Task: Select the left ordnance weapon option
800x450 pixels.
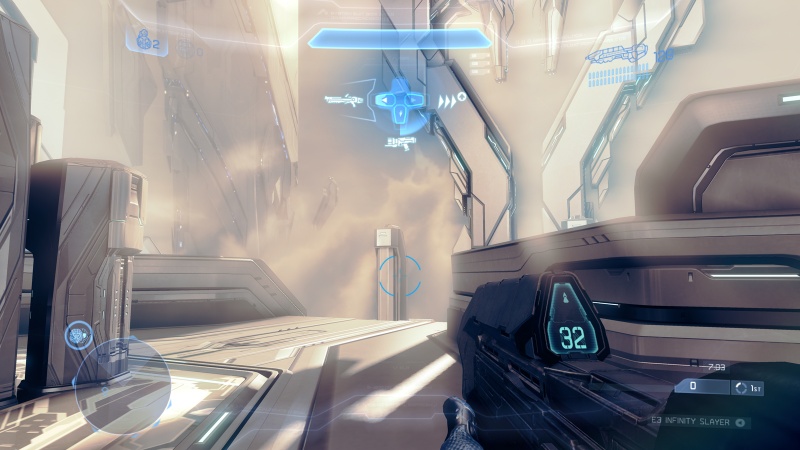Action: tap(342, 100)
